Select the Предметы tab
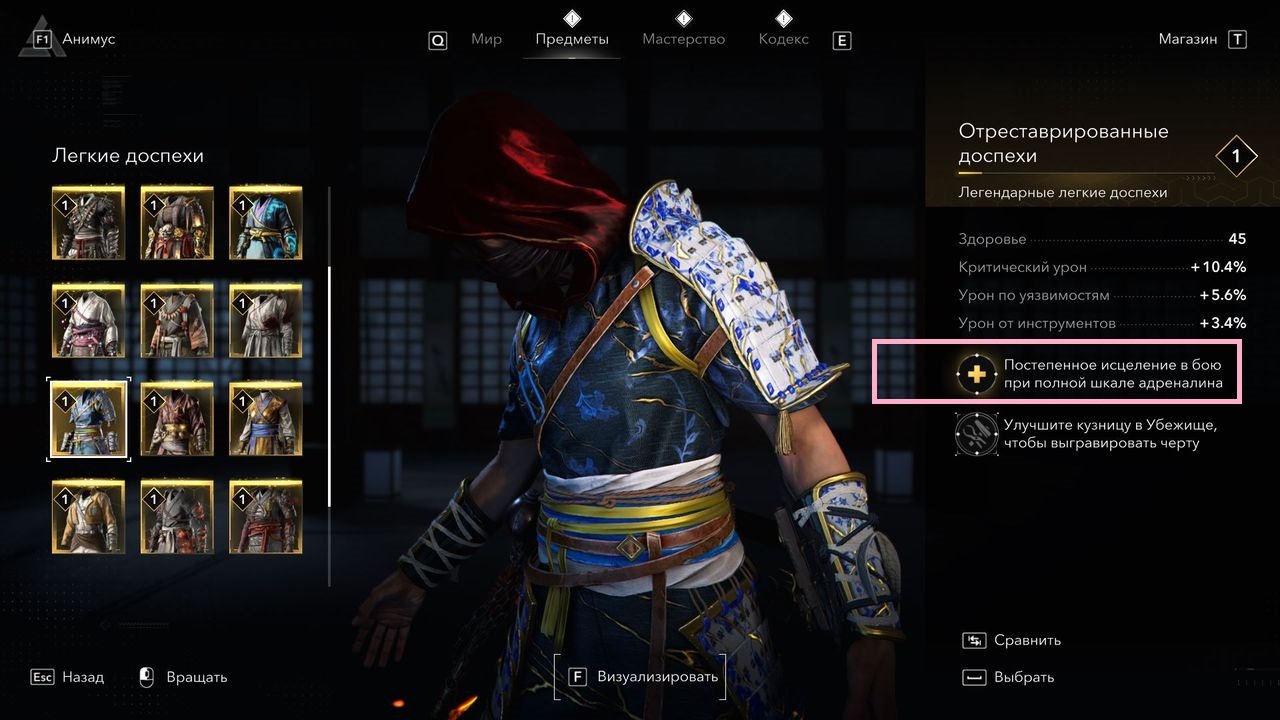 [x=572, y=40]
